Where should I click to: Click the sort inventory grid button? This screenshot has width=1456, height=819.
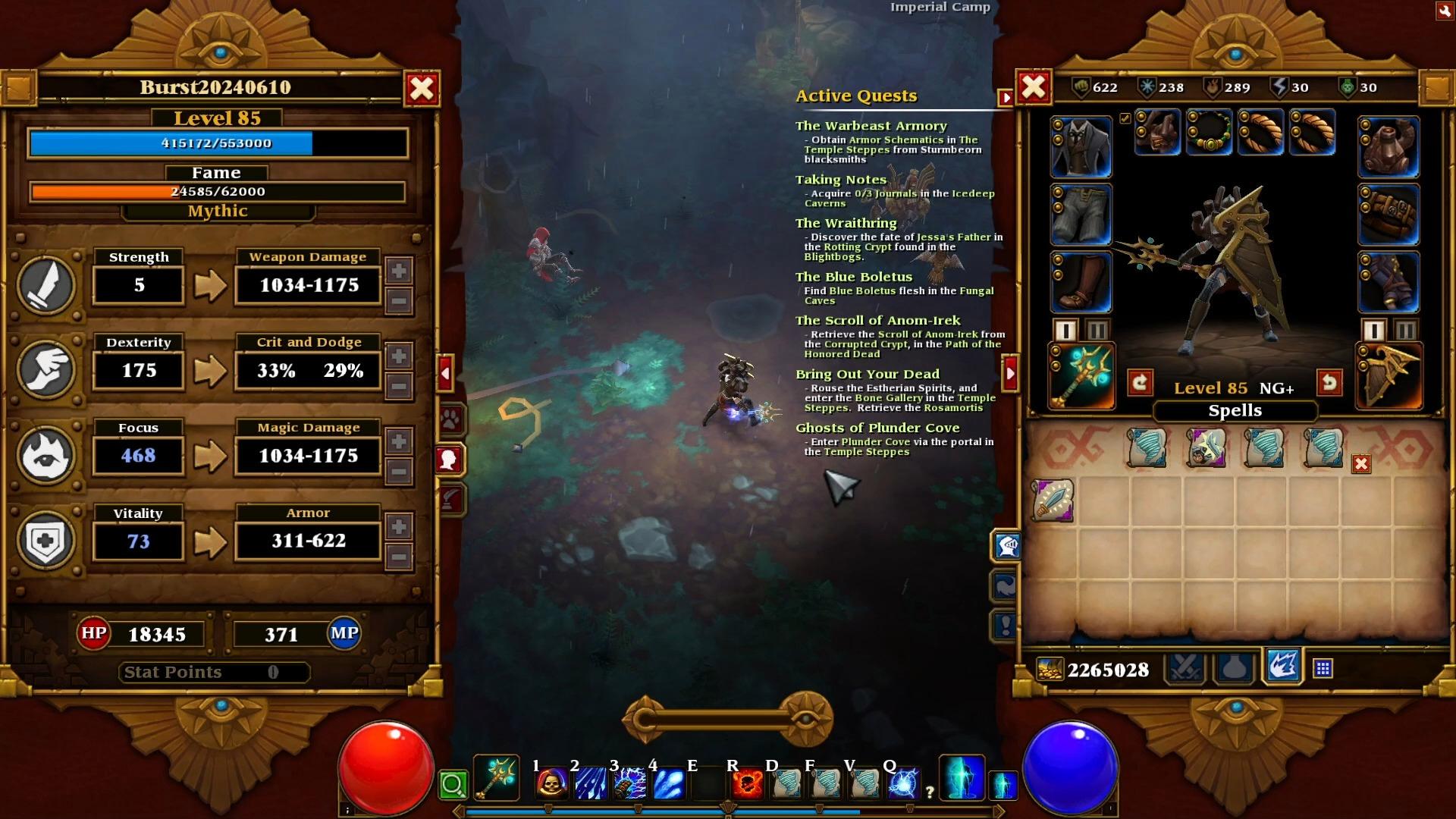point(1323,668)
